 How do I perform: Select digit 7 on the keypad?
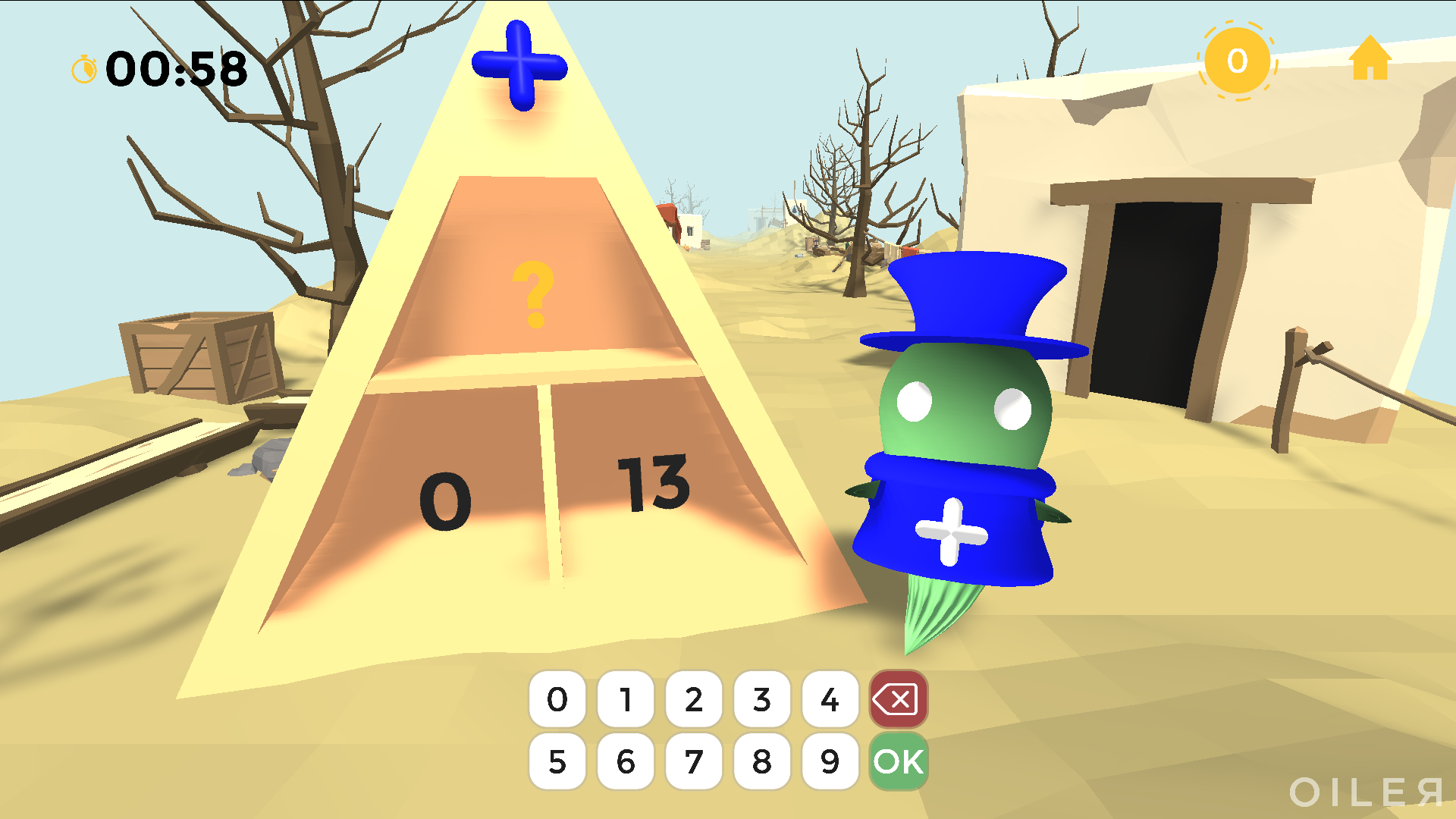coord(694,761)
